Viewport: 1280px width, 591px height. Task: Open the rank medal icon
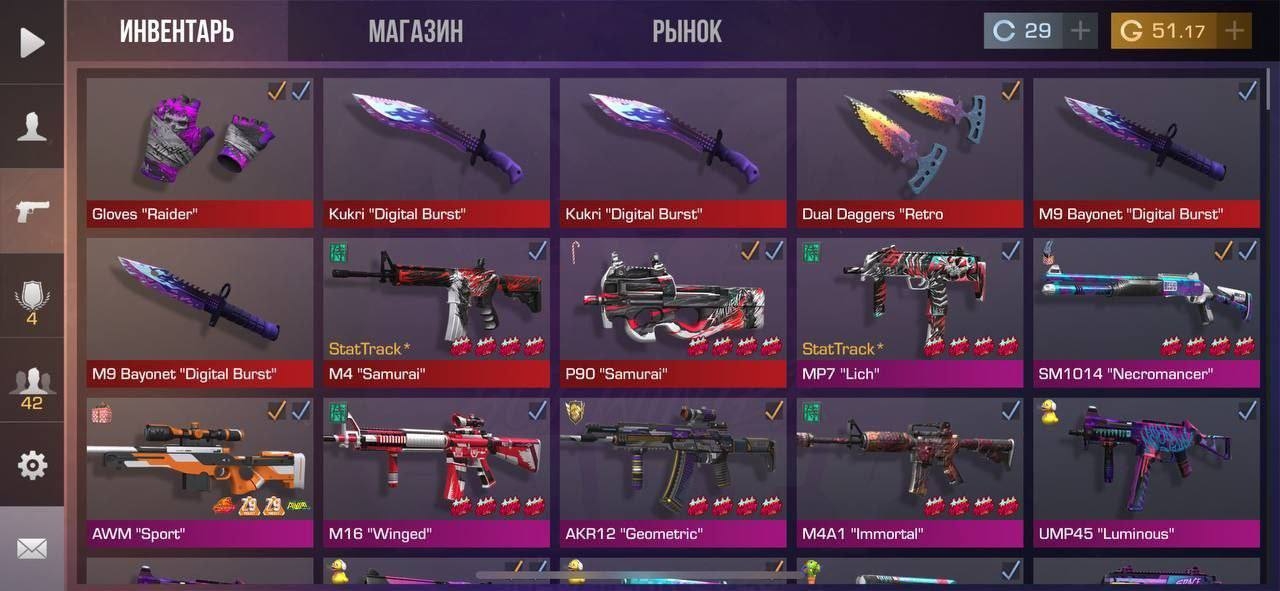pos(32,300)
